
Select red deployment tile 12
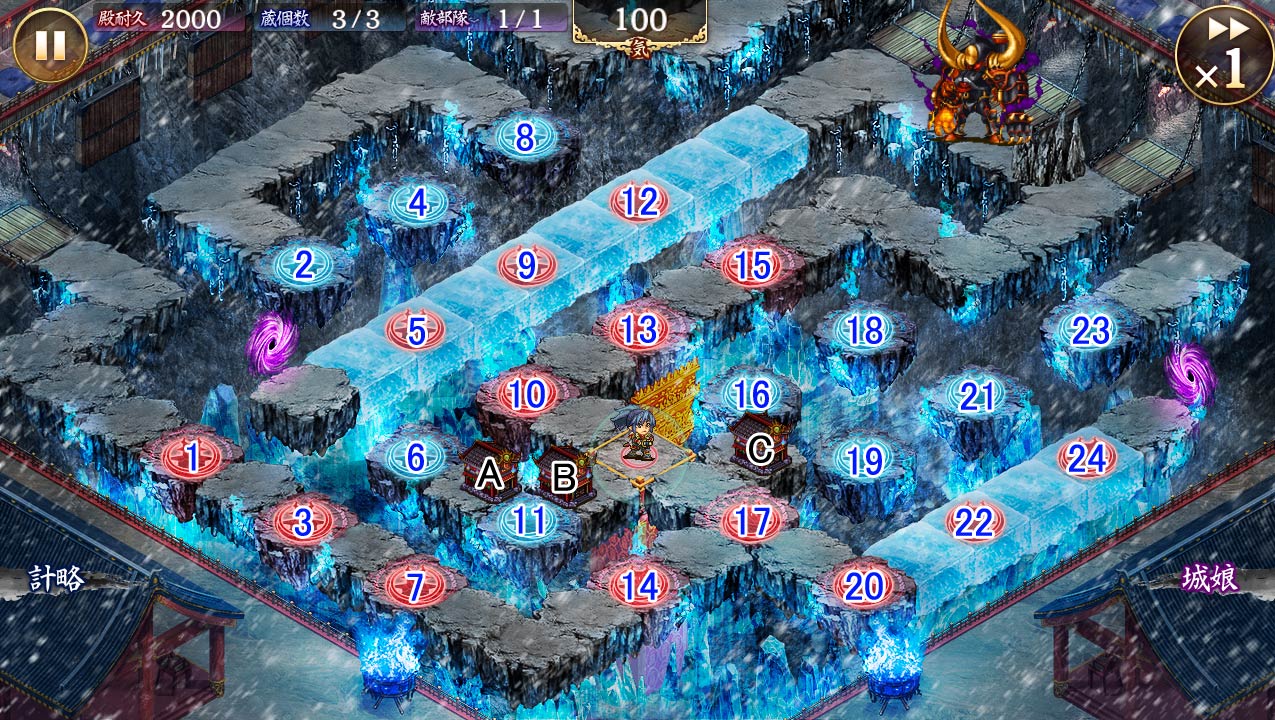[639, 202]
